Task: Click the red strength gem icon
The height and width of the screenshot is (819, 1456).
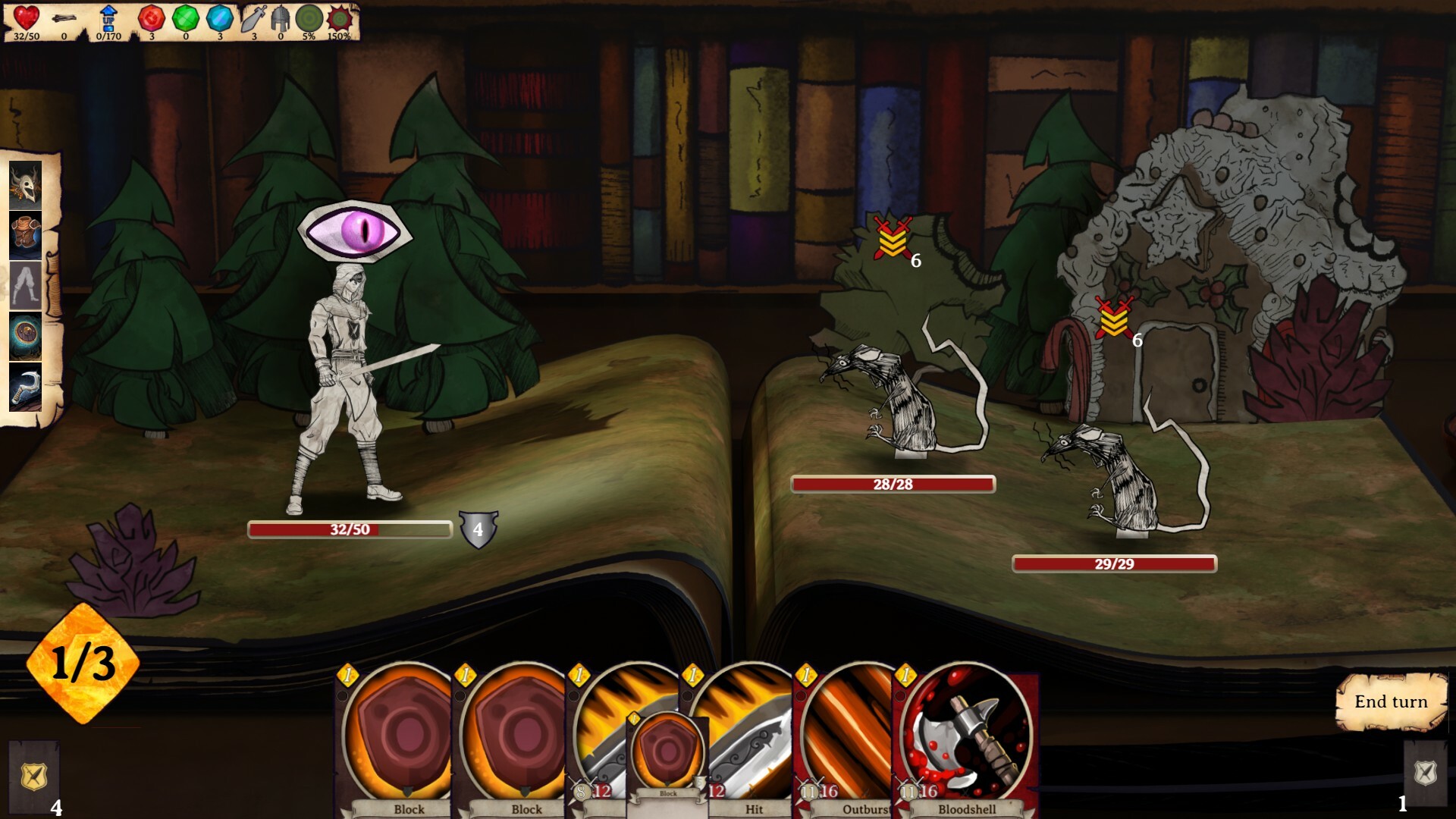Action: [152, 19]
